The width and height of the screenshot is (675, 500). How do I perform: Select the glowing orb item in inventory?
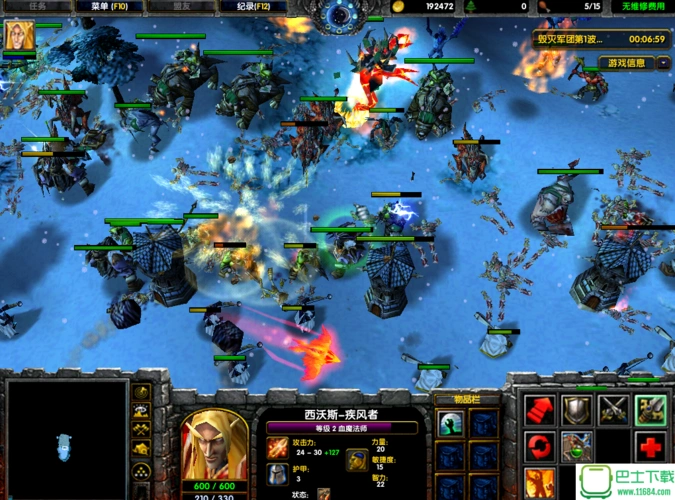450,423
